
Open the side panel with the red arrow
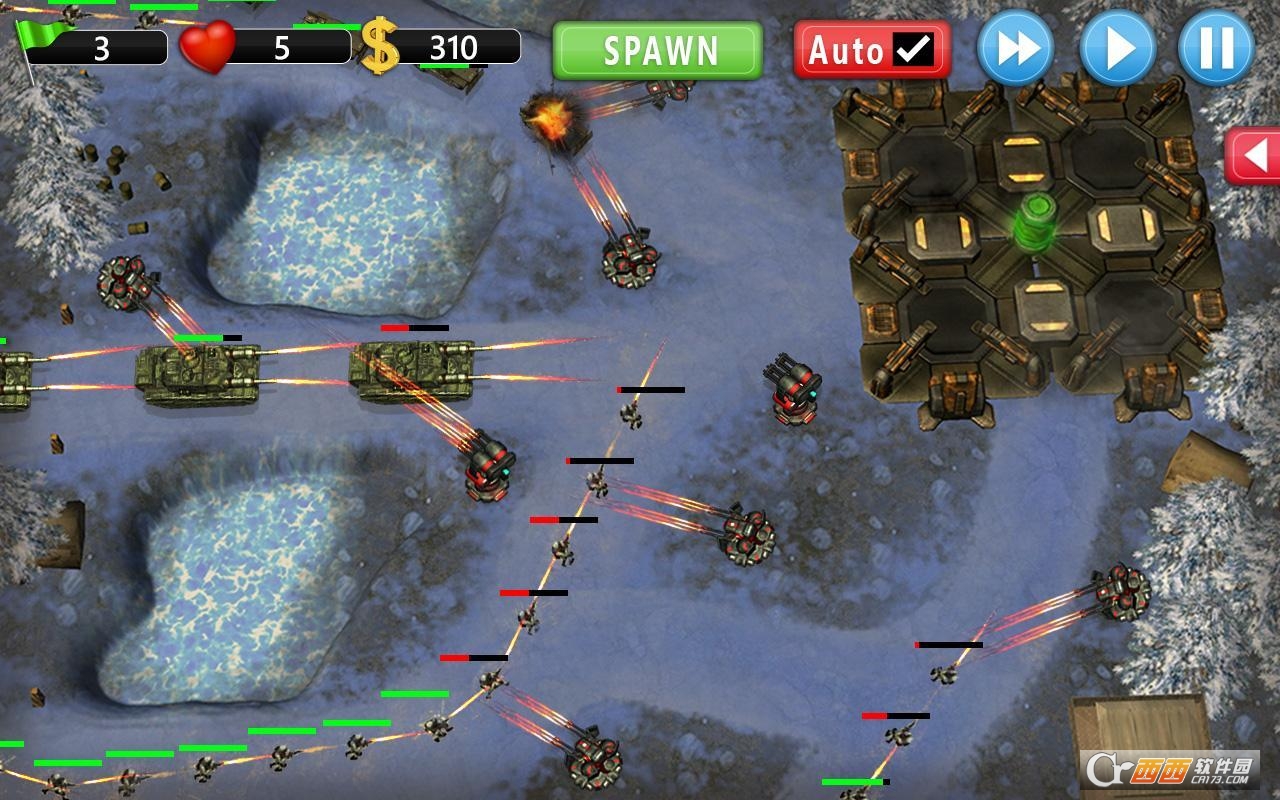pos(1252,152)
